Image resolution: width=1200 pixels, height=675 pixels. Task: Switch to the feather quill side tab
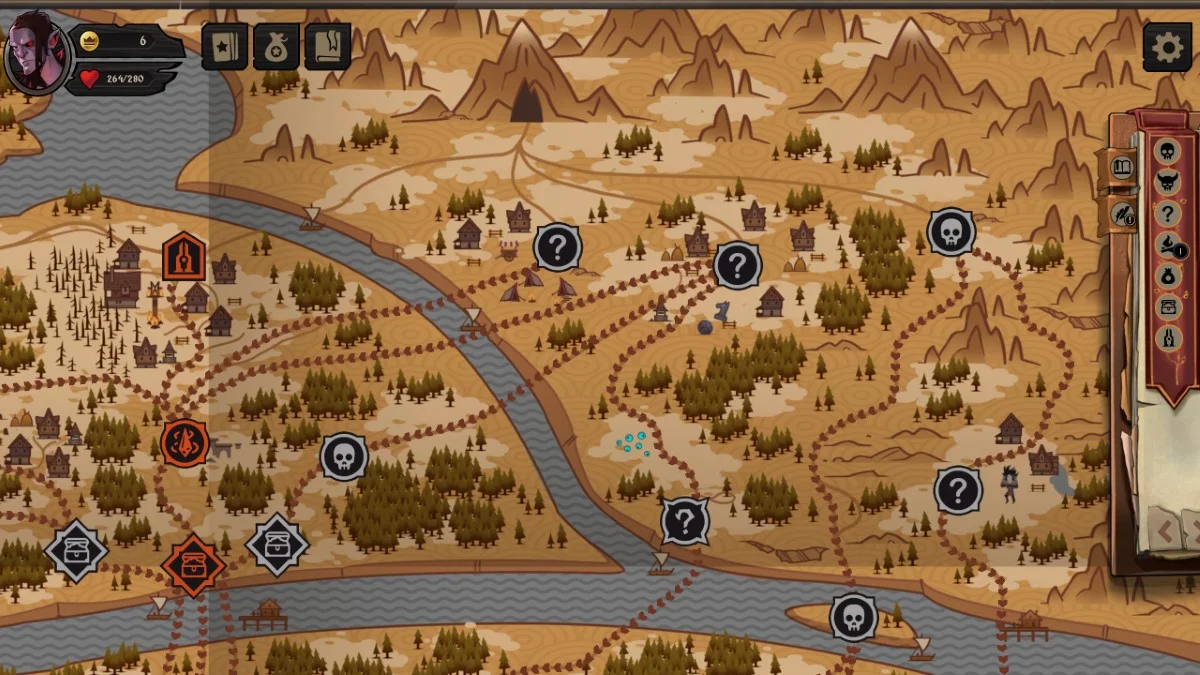[1123, 213]
